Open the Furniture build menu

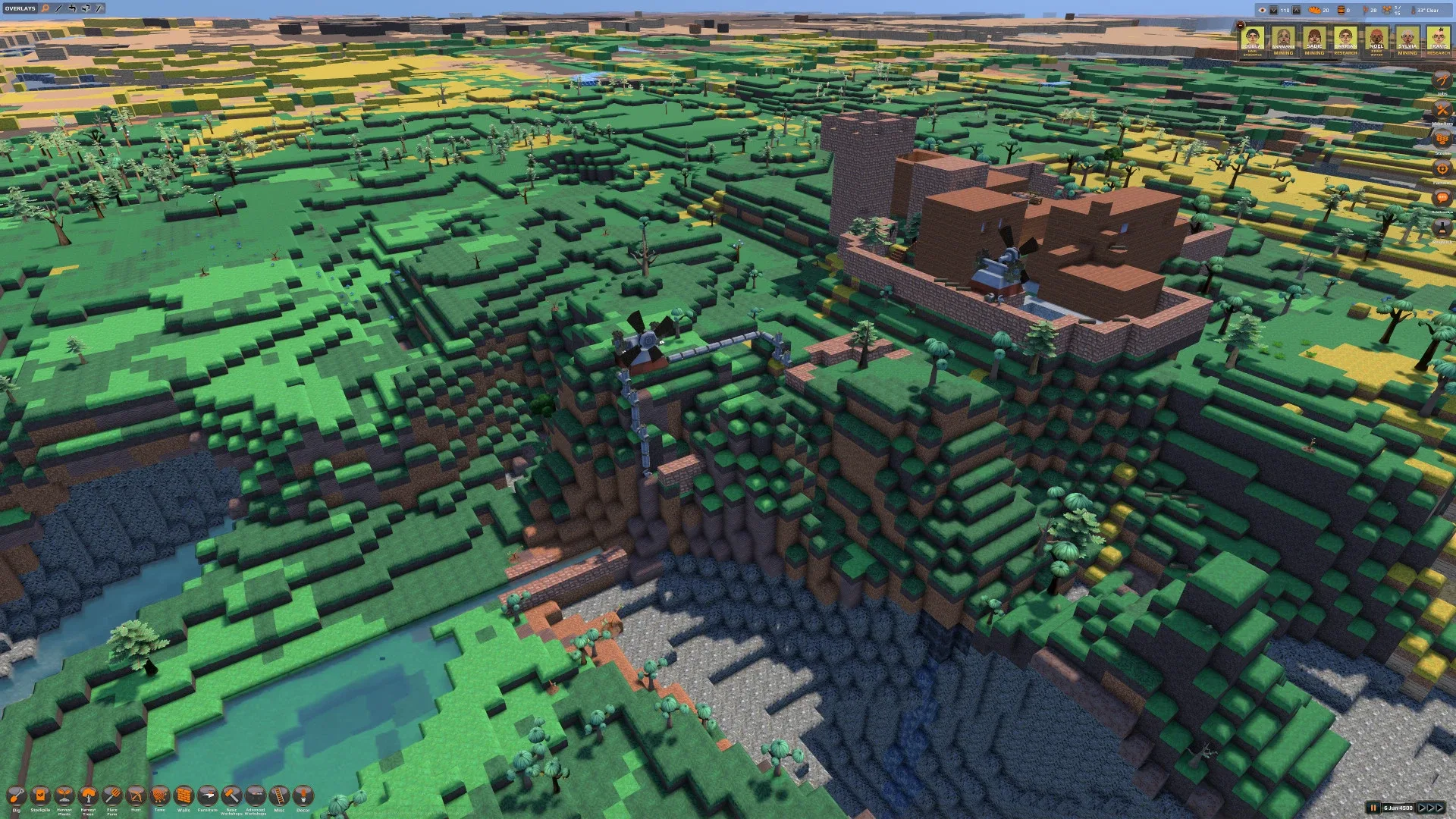207,796
